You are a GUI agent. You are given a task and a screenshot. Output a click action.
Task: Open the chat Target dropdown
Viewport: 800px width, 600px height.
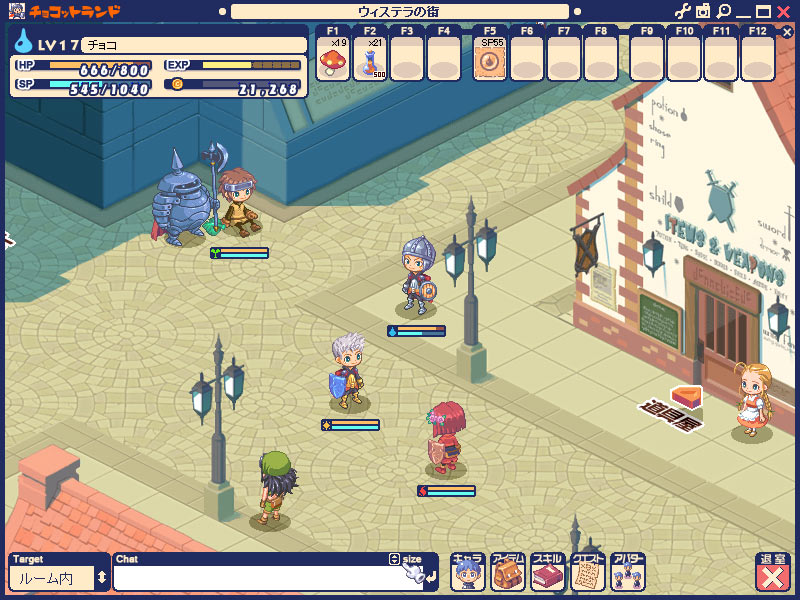101,578
